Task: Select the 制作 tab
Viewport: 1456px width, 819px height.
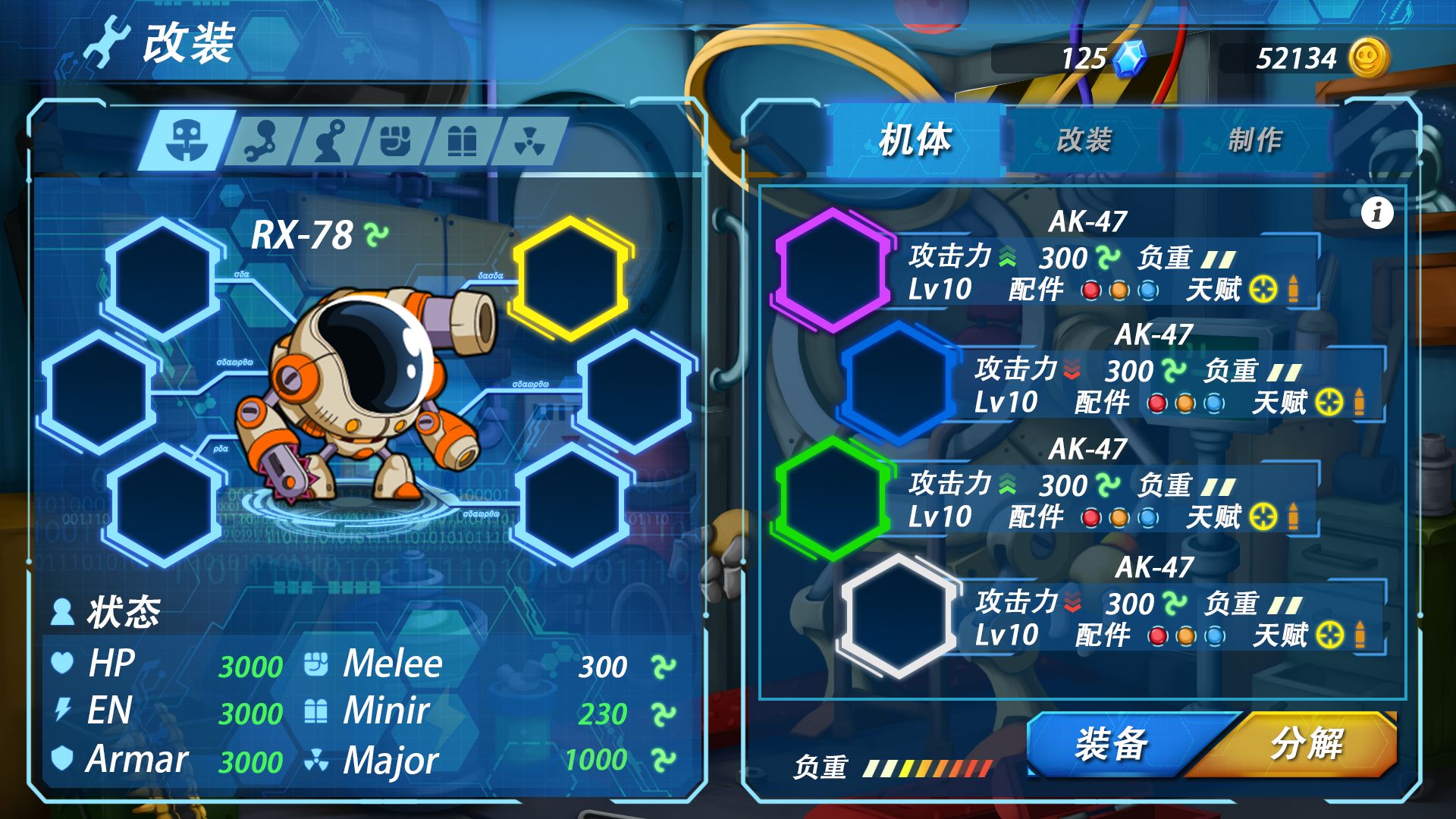Action: tap(1255, 140)
